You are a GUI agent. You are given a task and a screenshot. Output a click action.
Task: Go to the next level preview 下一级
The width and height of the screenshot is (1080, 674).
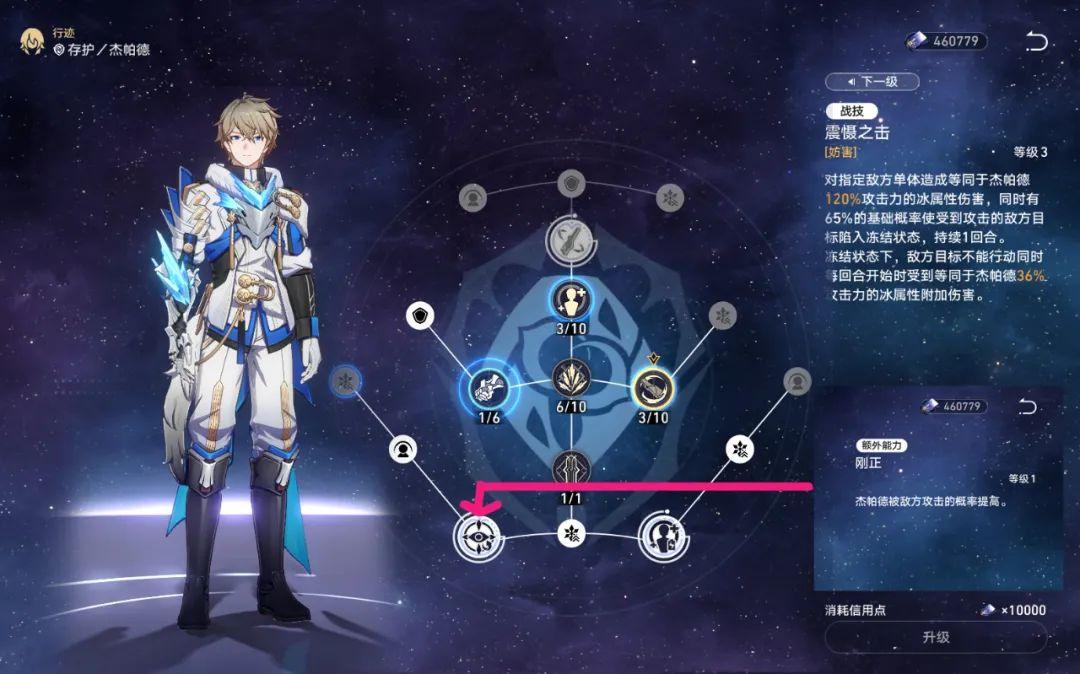click(x=871, y=81)
